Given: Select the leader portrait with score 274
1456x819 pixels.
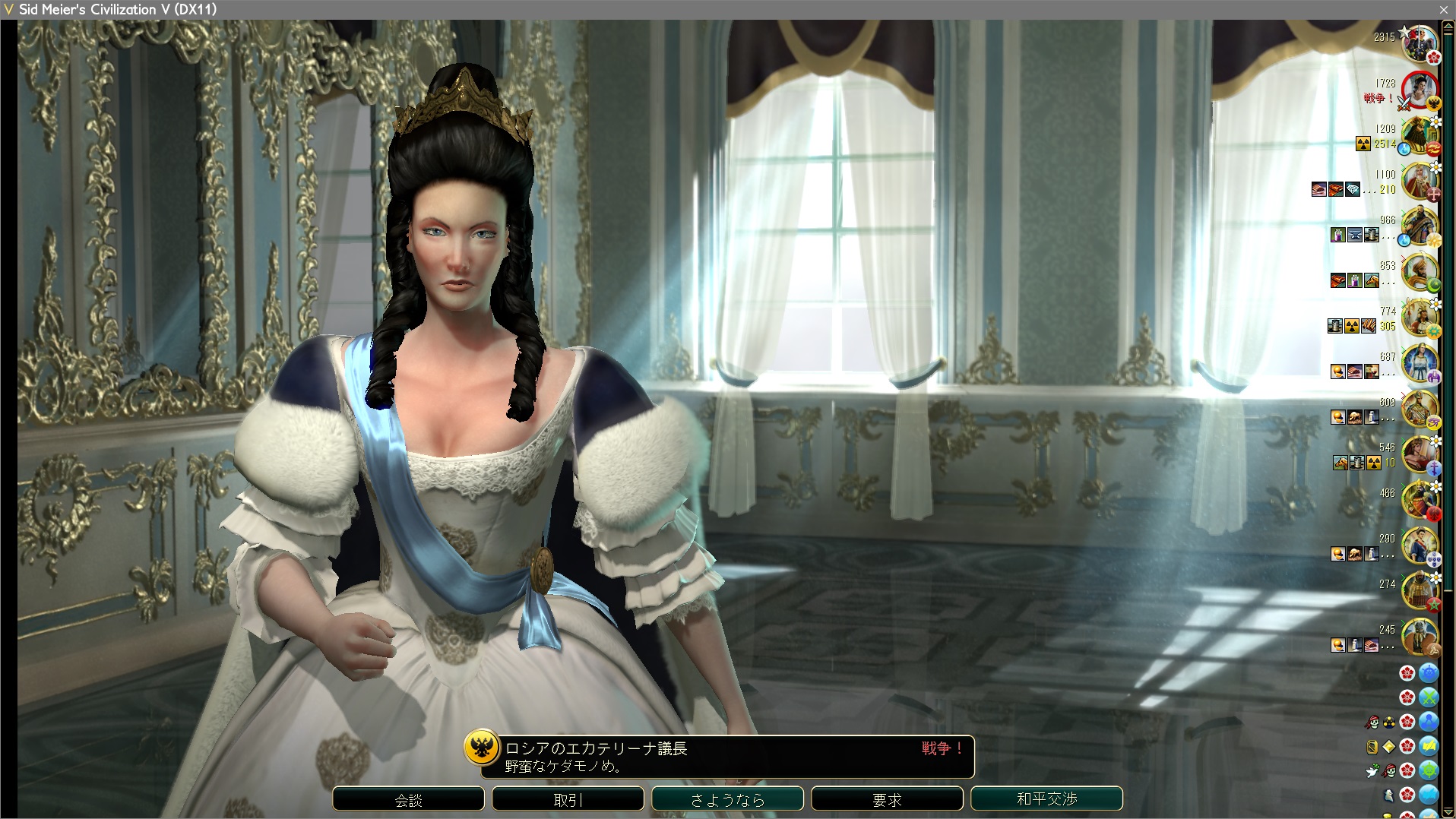Looking at the screenshot, I should (x=1418, y=591).
